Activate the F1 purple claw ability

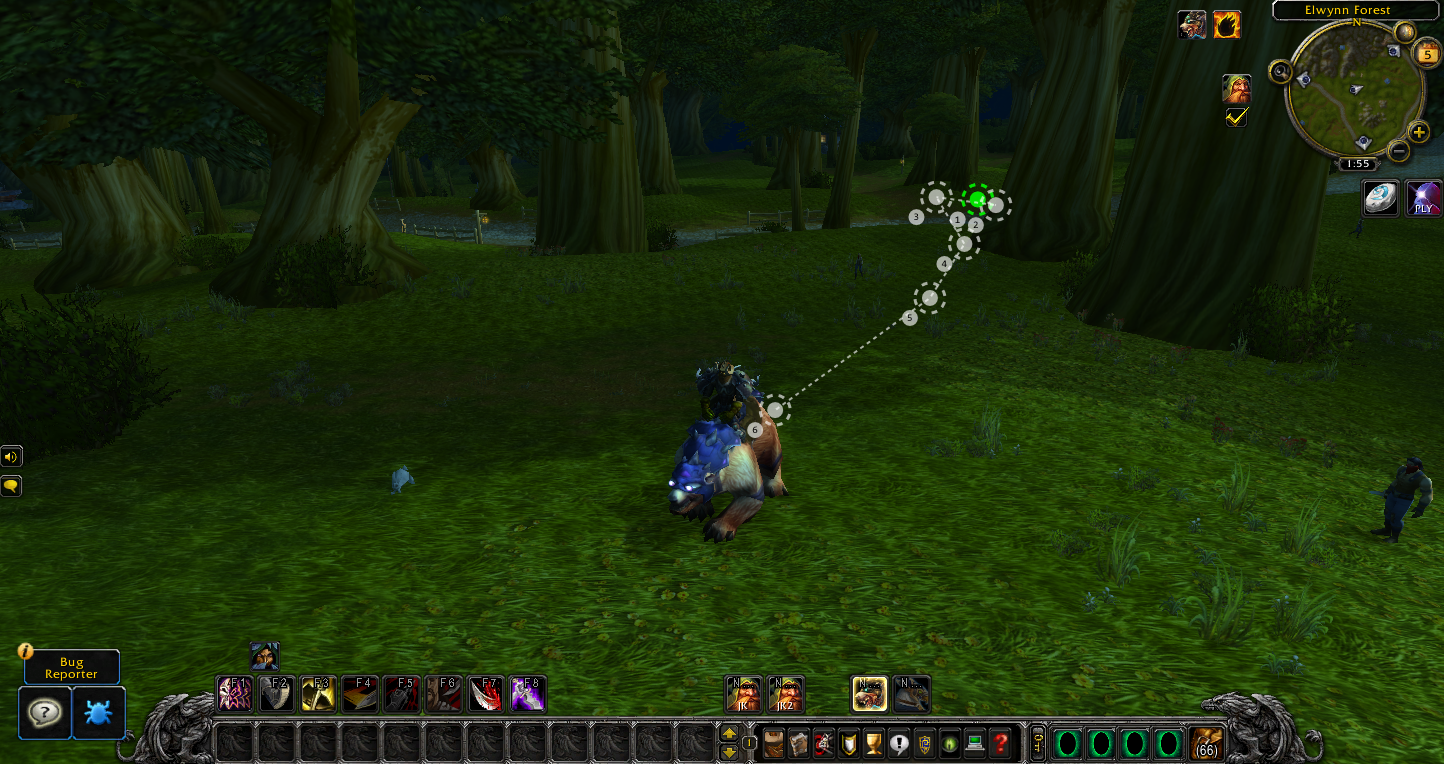click(235, 693)
